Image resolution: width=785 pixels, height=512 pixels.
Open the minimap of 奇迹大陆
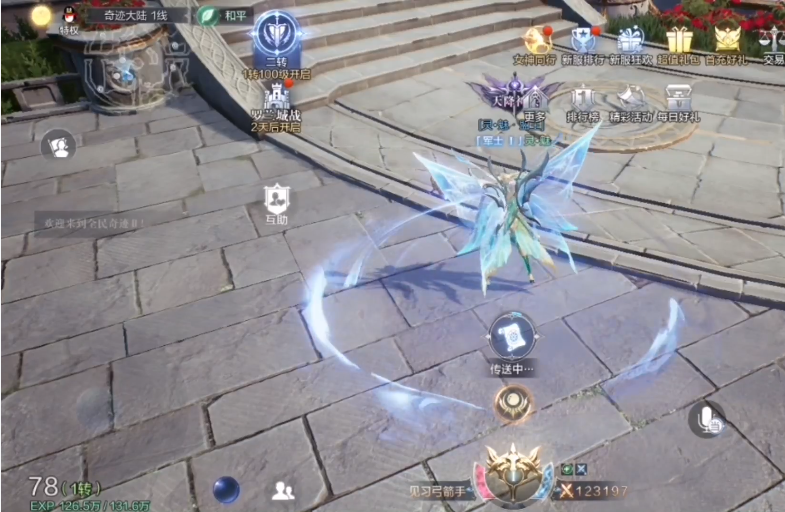125,67
